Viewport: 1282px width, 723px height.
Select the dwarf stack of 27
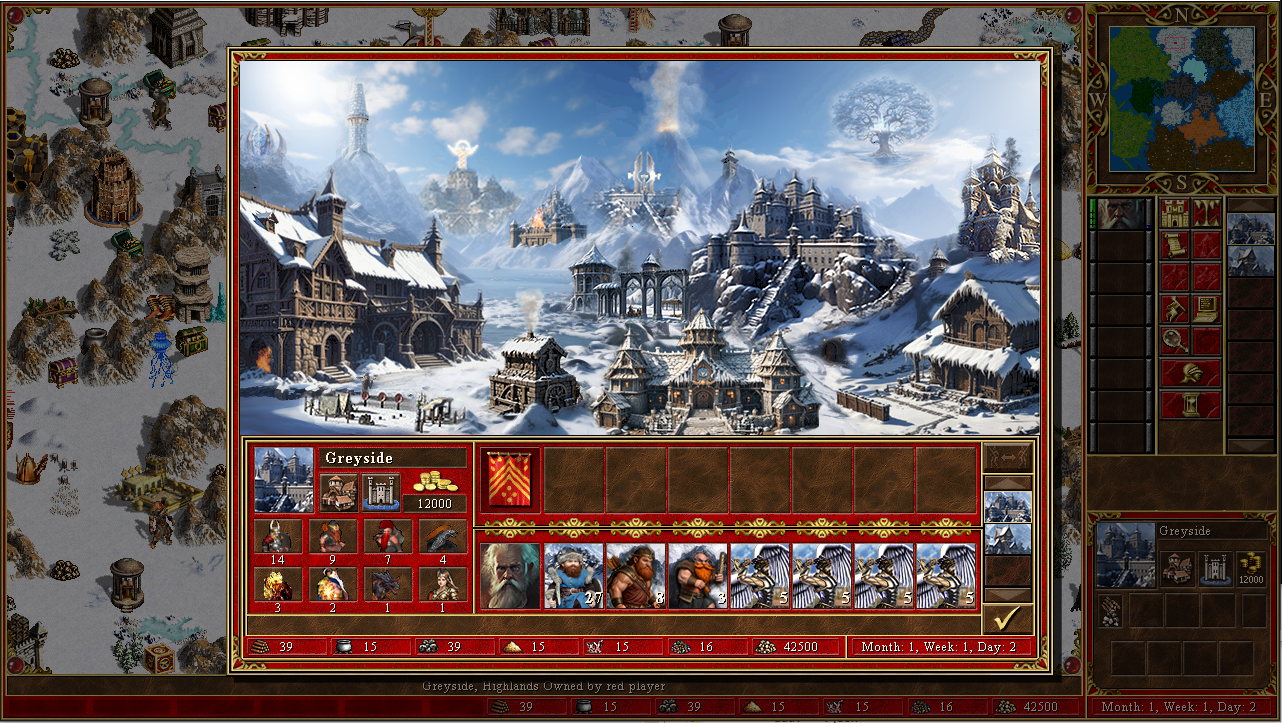[x=573, y=576]
